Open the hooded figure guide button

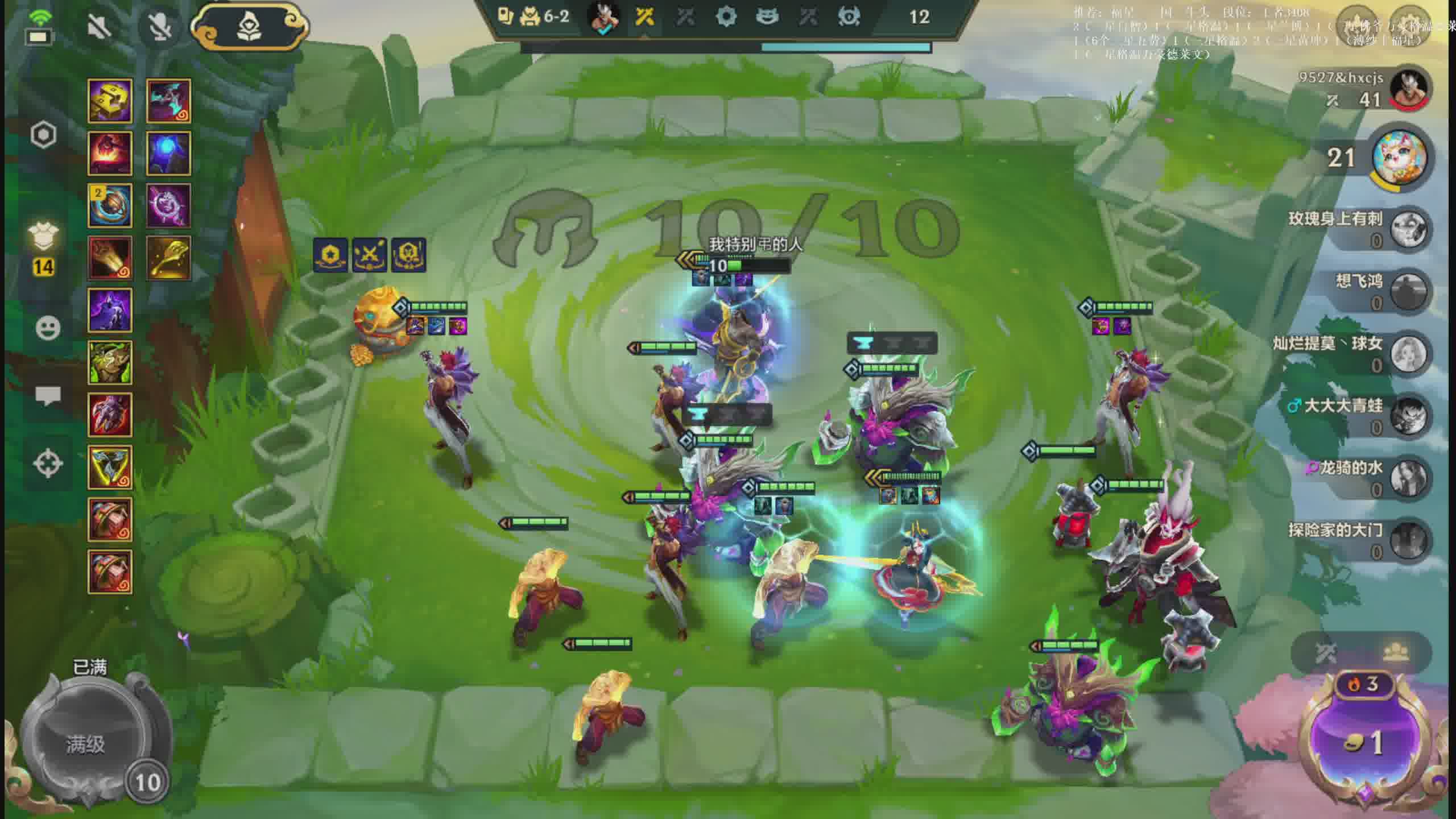[x=249, y=26]
